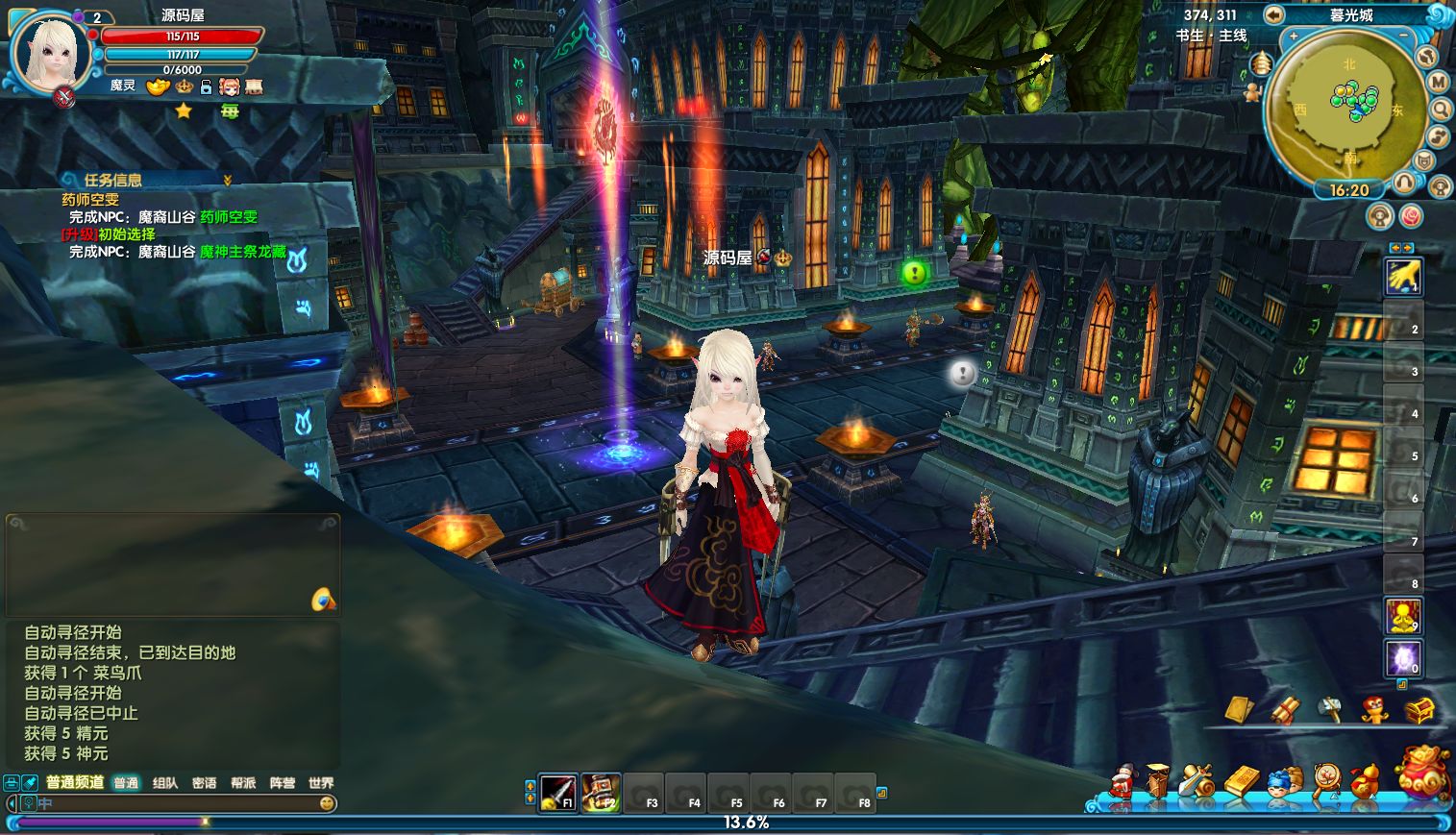Click the back arrow beside 暮光城
1456x835 pixels.
pos(1273,14)
